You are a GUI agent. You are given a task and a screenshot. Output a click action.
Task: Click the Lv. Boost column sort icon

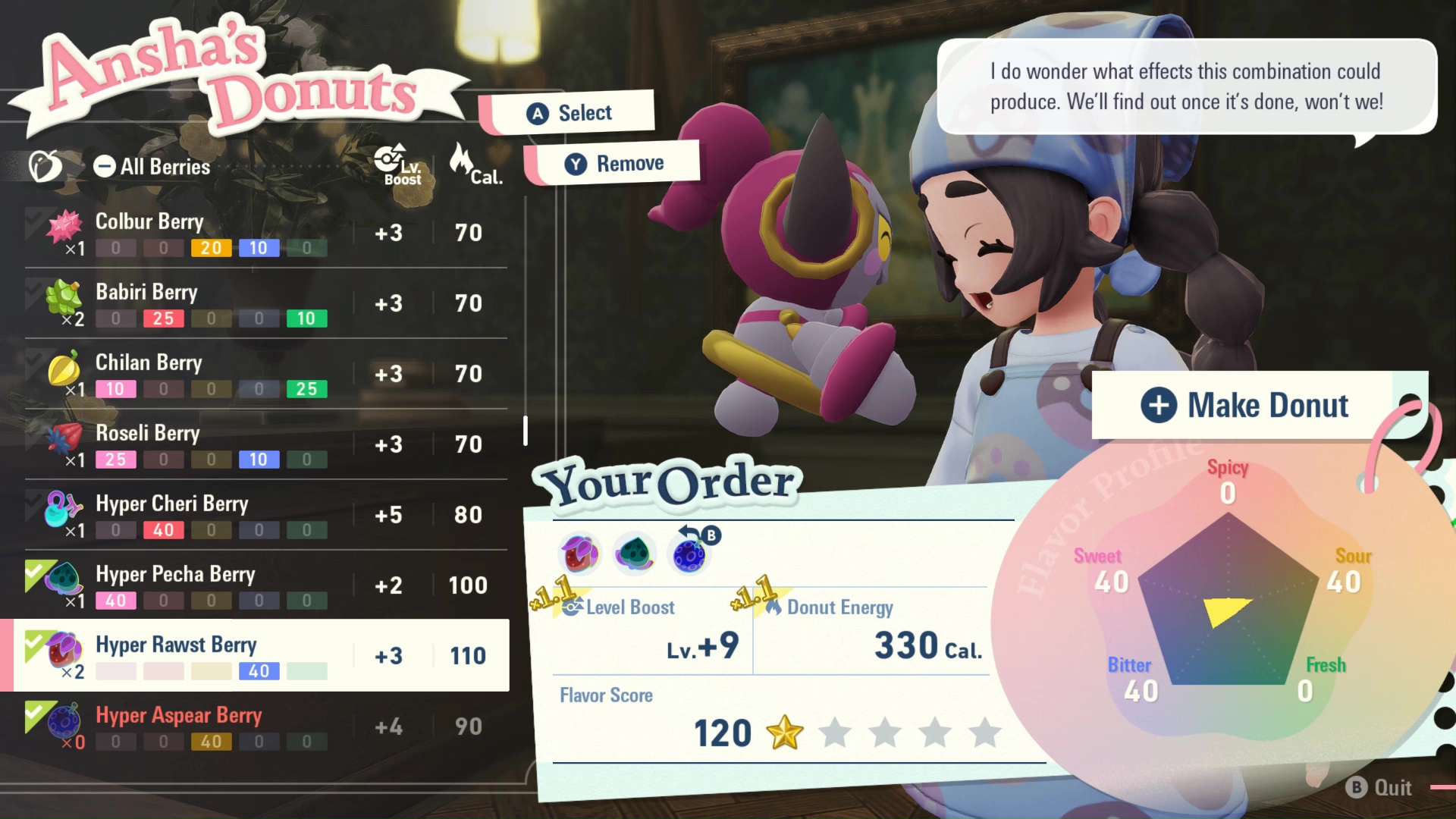(391, 162)
